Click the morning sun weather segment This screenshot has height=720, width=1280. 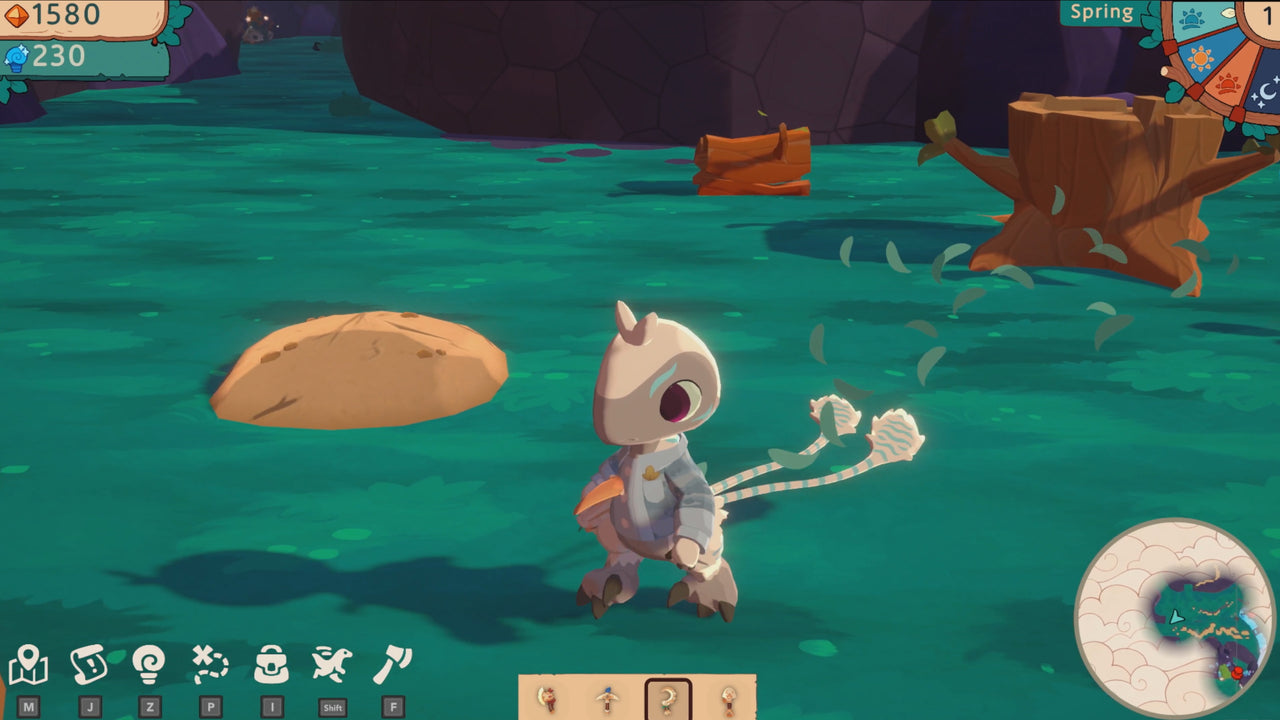(1190, 18)
